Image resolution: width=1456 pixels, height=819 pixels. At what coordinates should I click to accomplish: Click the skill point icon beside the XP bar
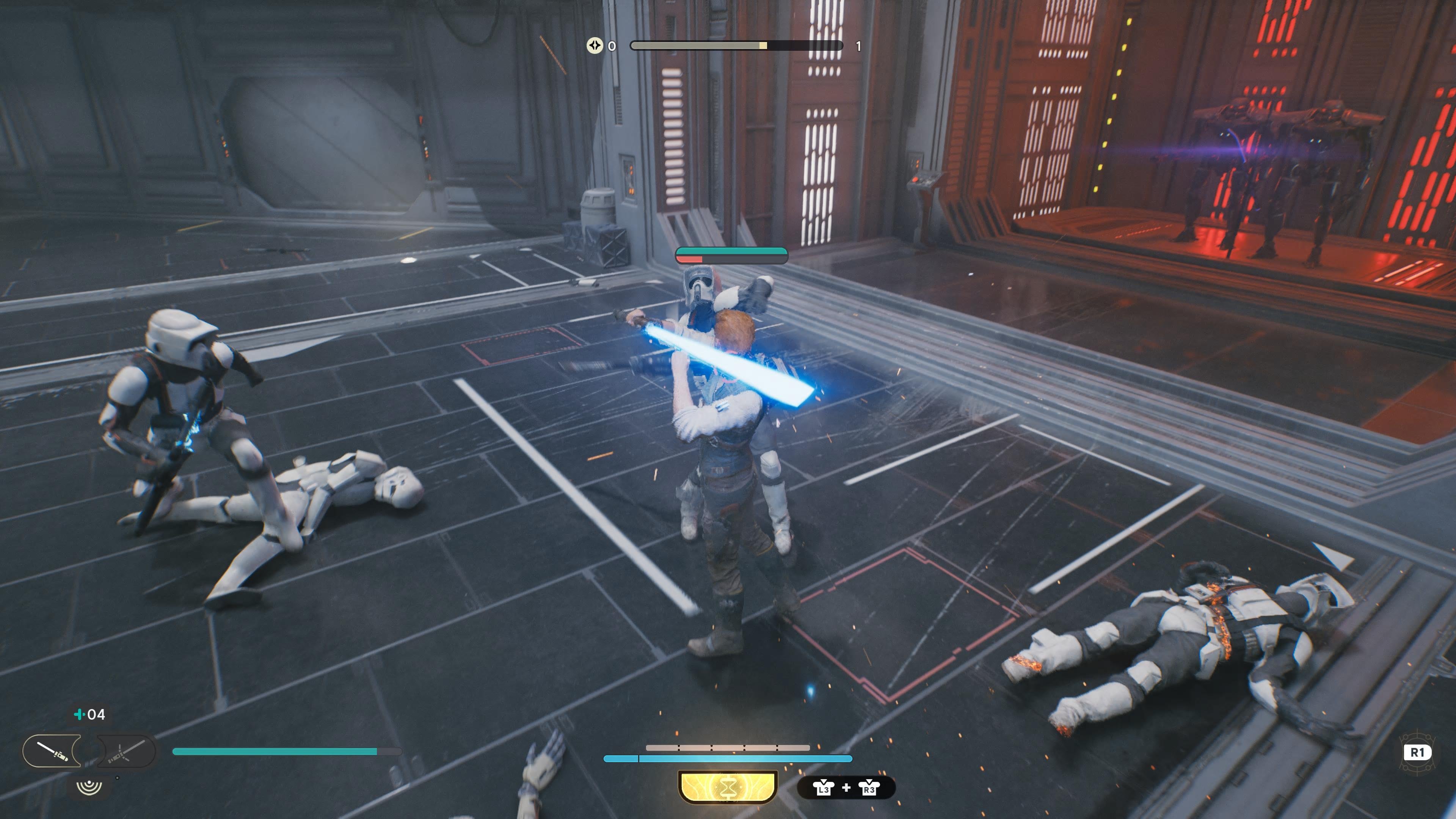pos(594,45)
